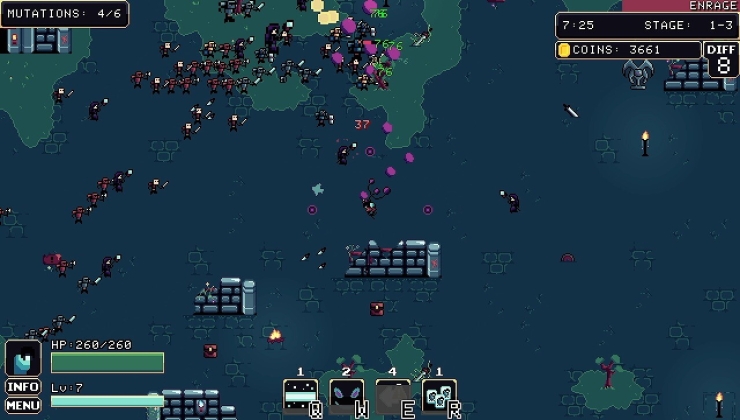Activate the Q beam ability
740x420 pixels.
301,396
